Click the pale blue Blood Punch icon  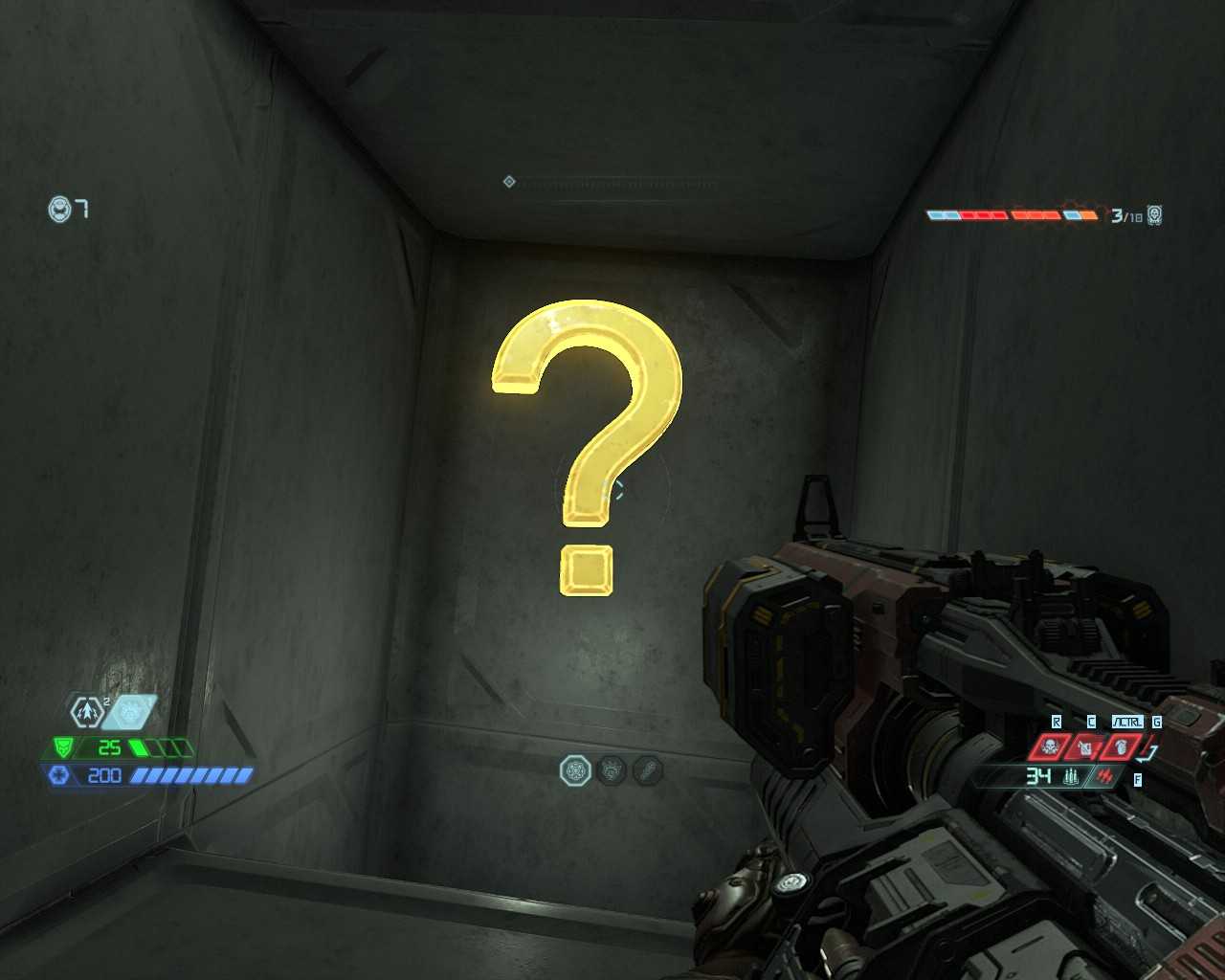click(x=130, y=711)
